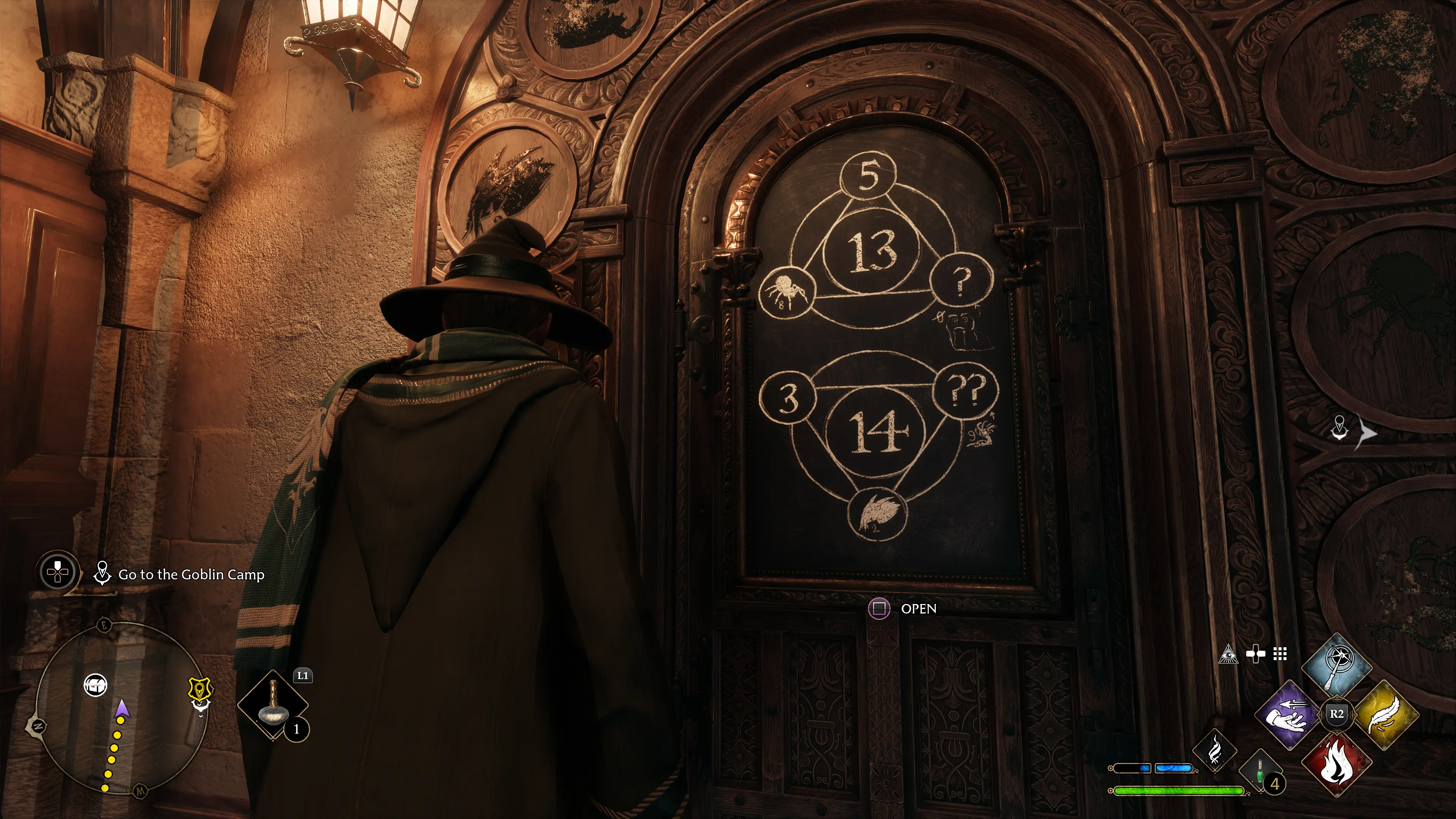1456x819 pixels.
Task: Click the eye-in-triangle Revelio icon
Action: pyautogui.click(x=1228, y=654)
